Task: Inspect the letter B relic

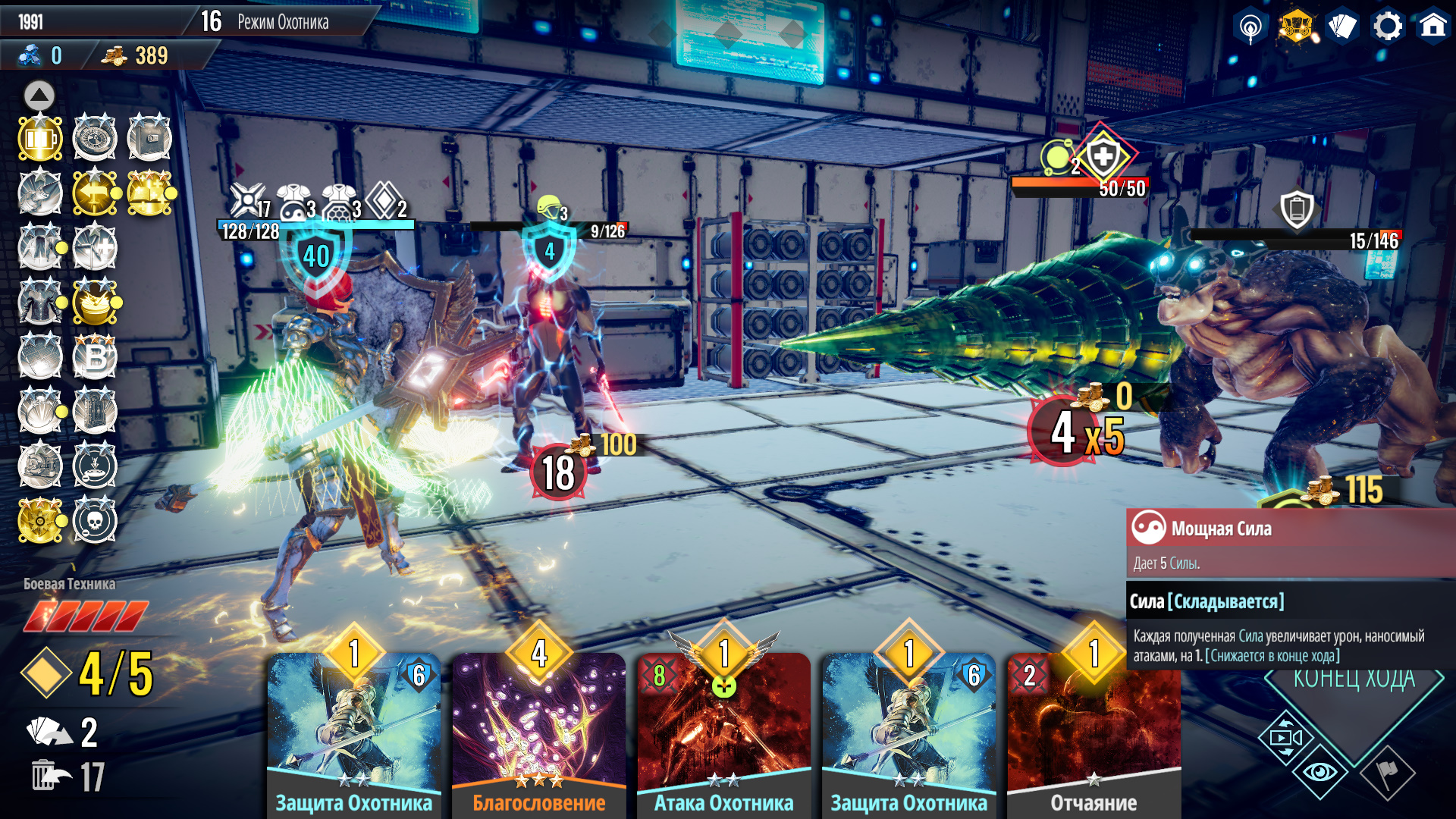Action: (x=95, y=356)
